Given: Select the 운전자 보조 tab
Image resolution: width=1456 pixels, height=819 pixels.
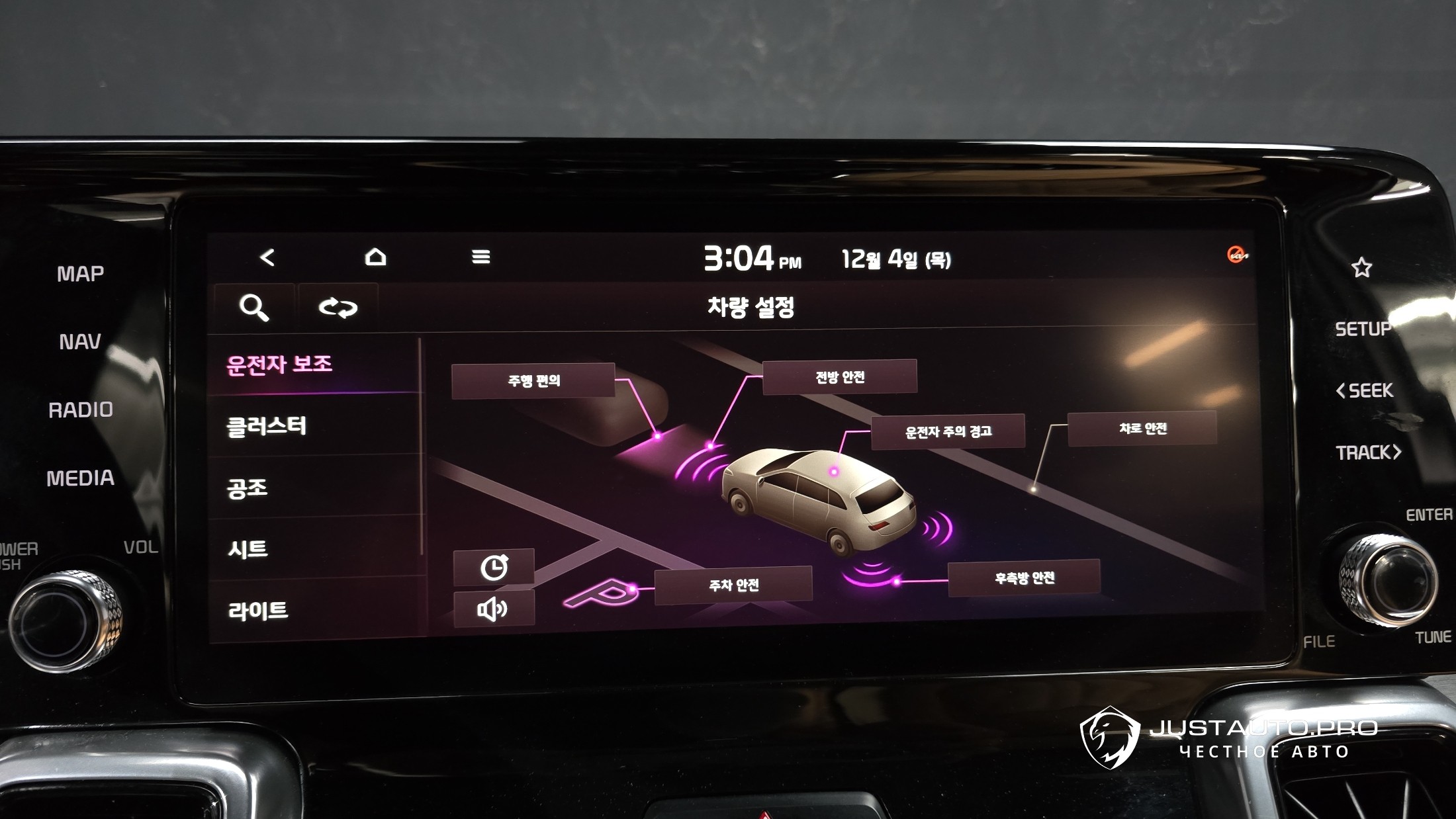Looking at the screenshot, I should (280, 365).
